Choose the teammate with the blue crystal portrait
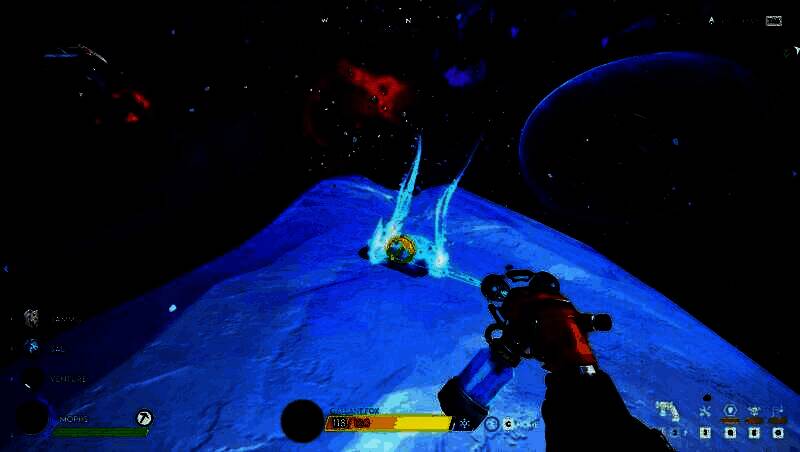800x452 pixels. coord(33,346)
